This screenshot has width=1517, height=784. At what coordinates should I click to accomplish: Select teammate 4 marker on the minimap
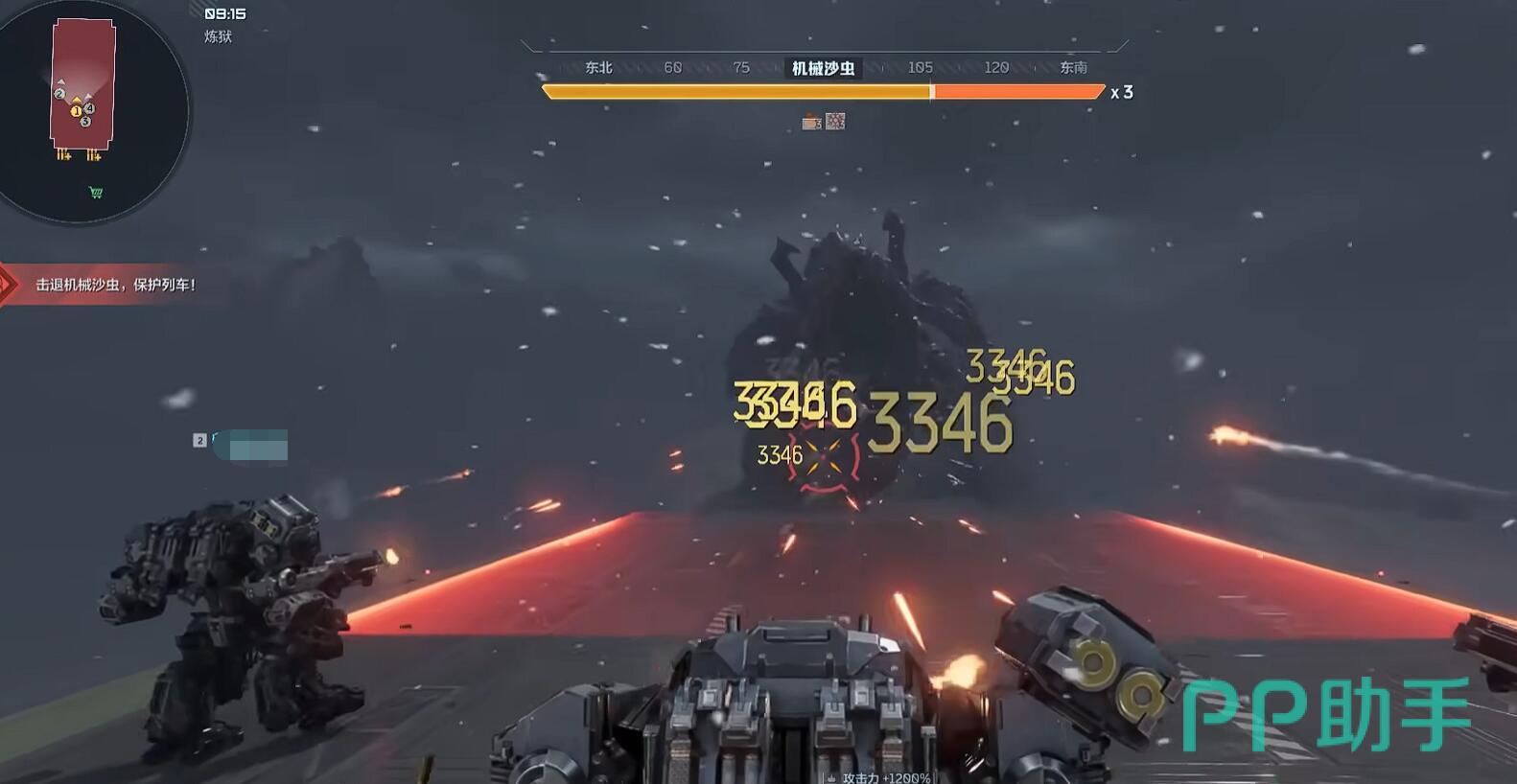click(89, 108)
